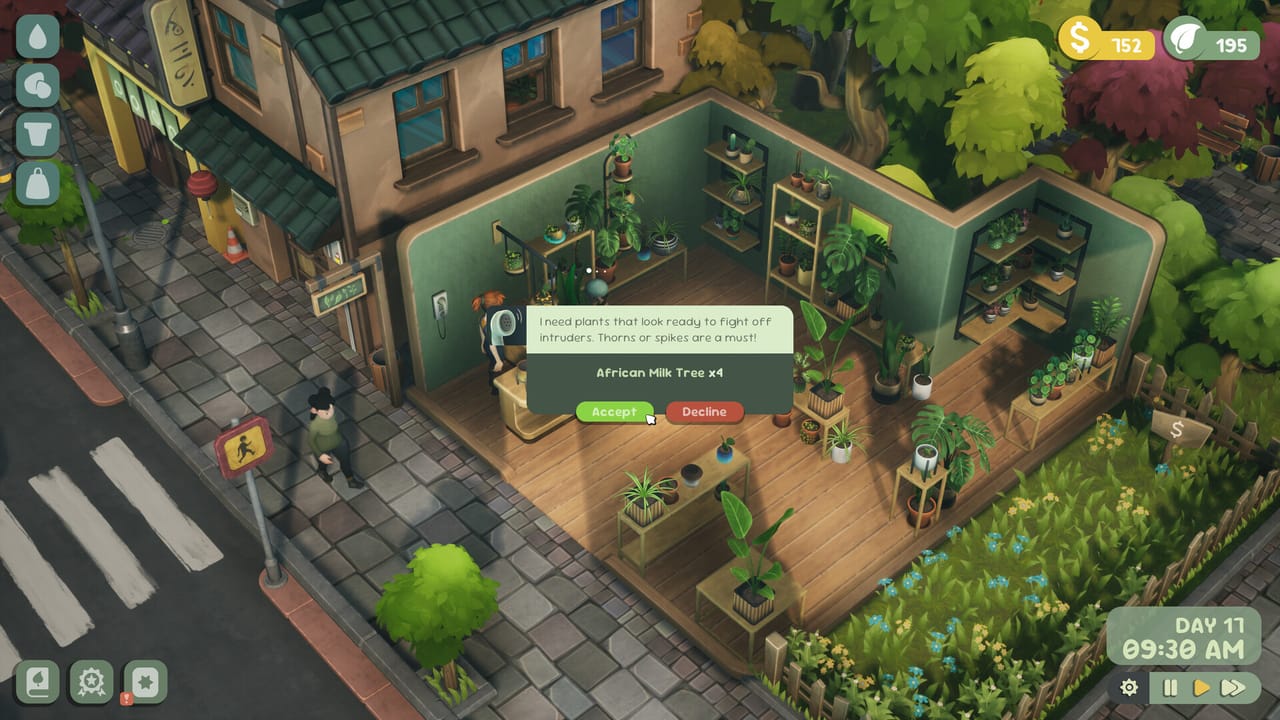
Task: Click the dollar coin currency icon
Action: tap(1078, 38)
